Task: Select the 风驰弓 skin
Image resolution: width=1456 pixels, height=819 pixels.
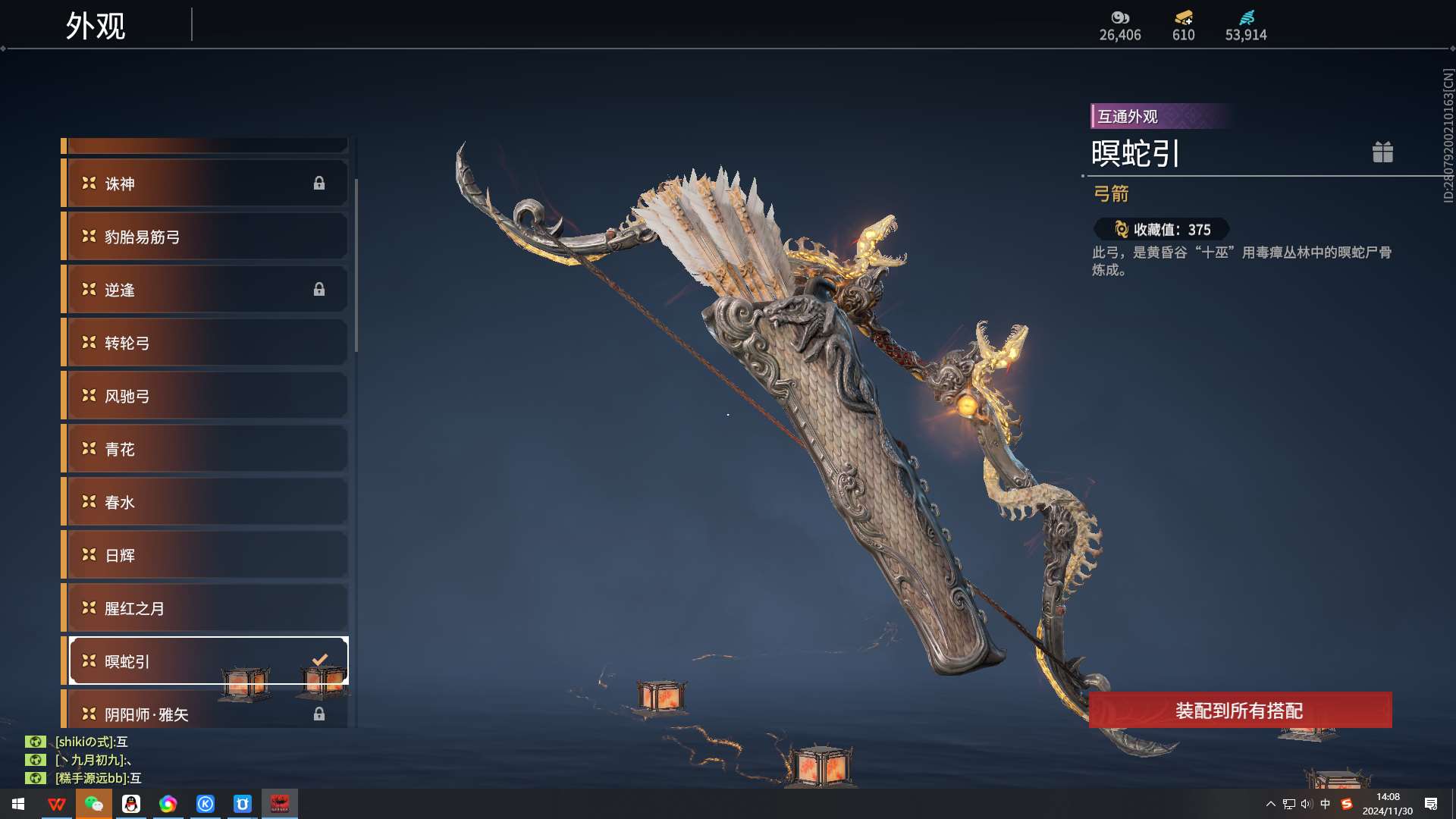Action: click(205, 396)
